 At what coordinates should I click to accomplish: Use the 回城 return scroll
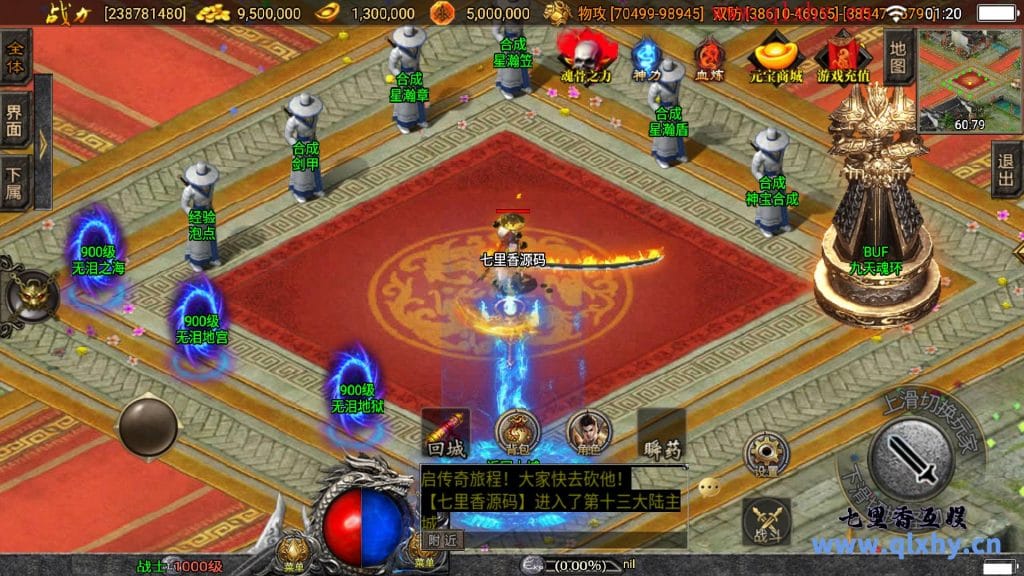tap(445, 433)
